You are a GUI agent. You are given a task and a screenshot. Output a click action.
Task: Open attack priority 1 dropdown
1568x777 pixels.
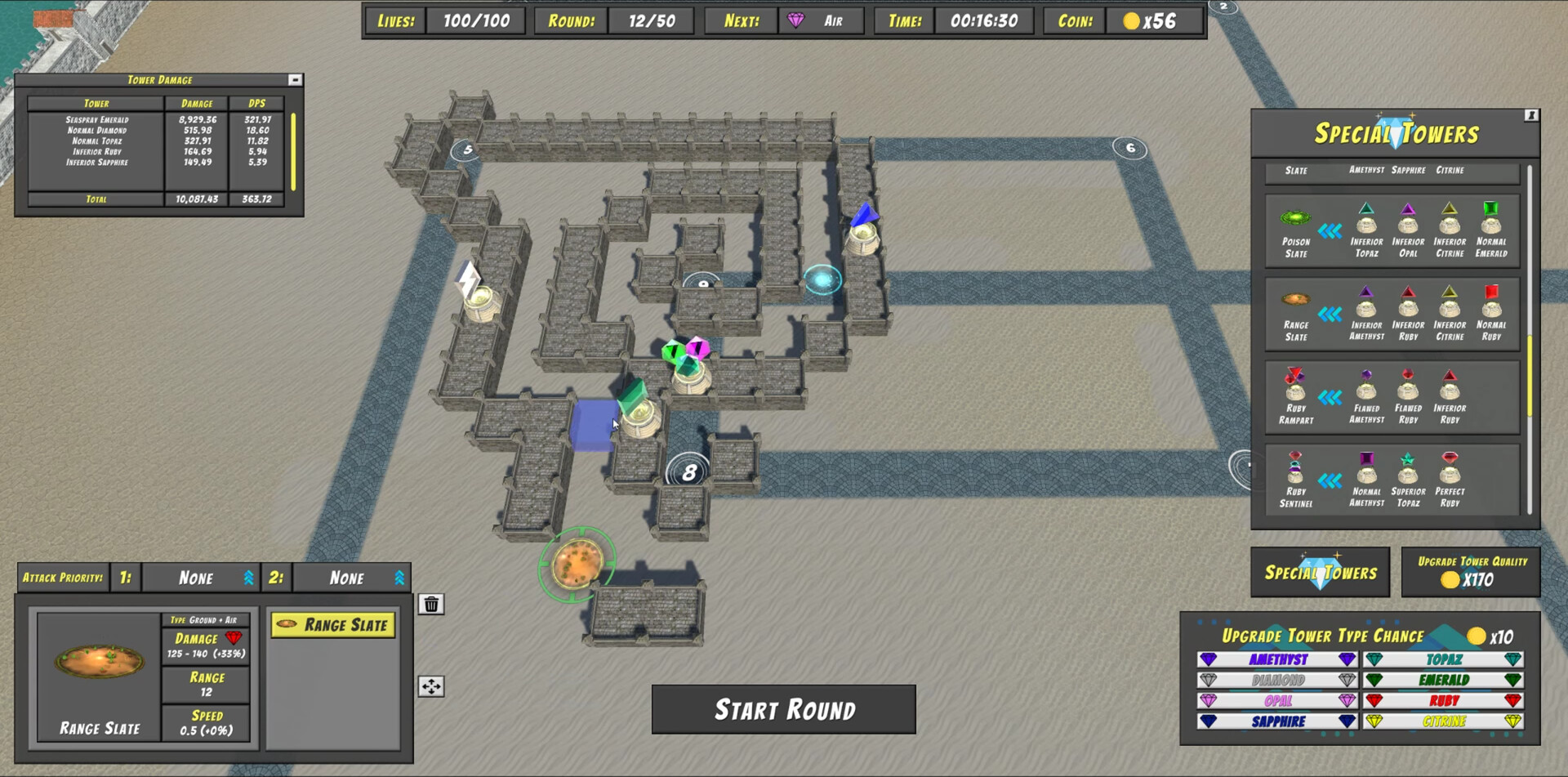(199, 578)
